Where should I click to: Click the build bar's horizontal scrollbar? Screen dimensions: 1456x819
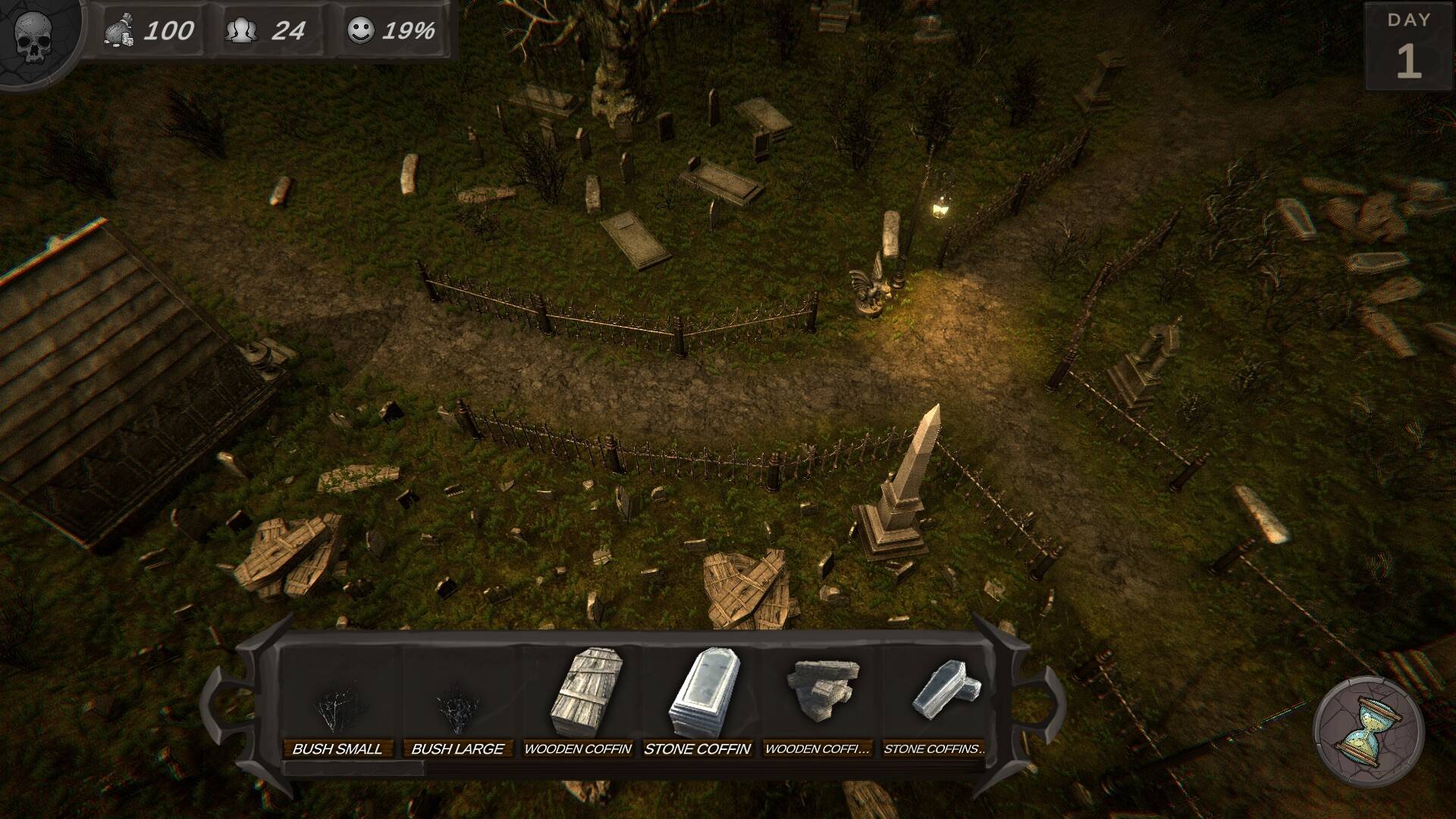(353, 768)
